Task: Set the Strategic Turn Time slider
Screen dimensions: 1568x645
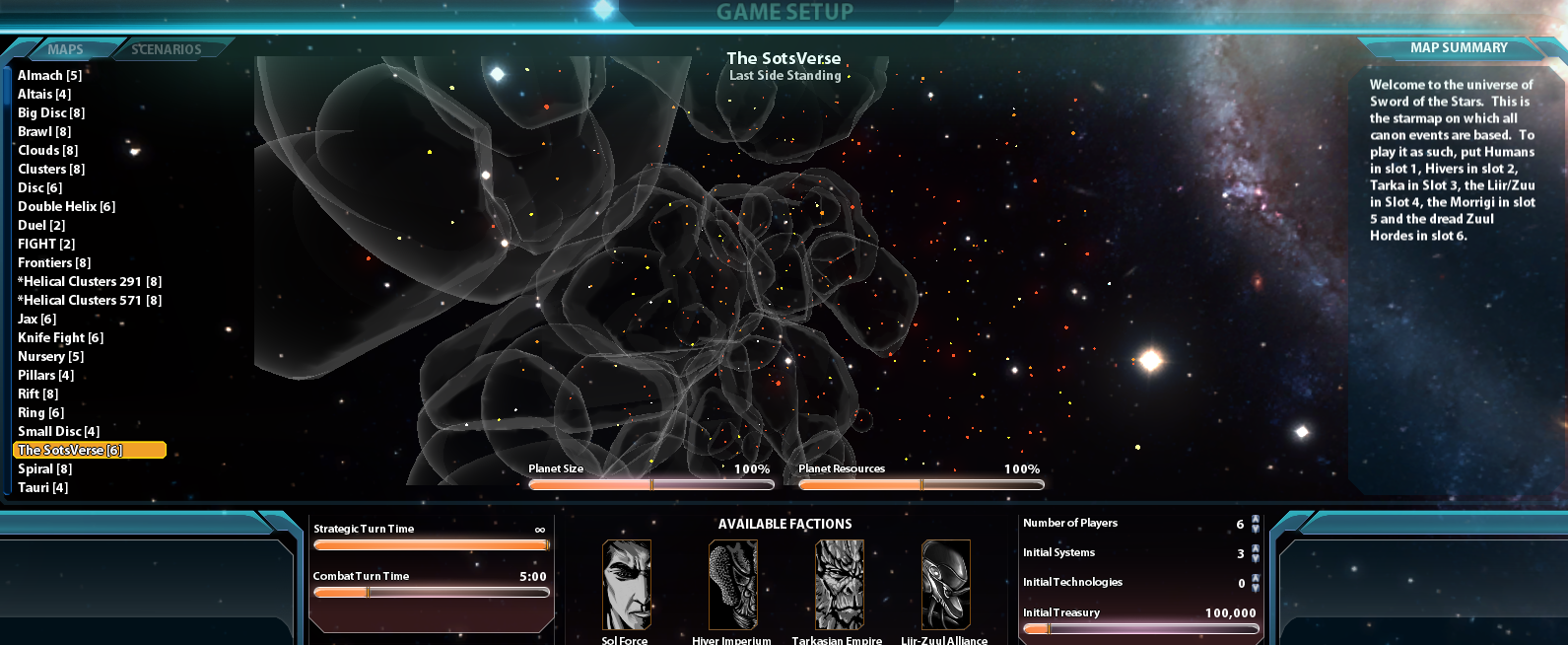Action: pyautogui.click(x=431, y=544)
